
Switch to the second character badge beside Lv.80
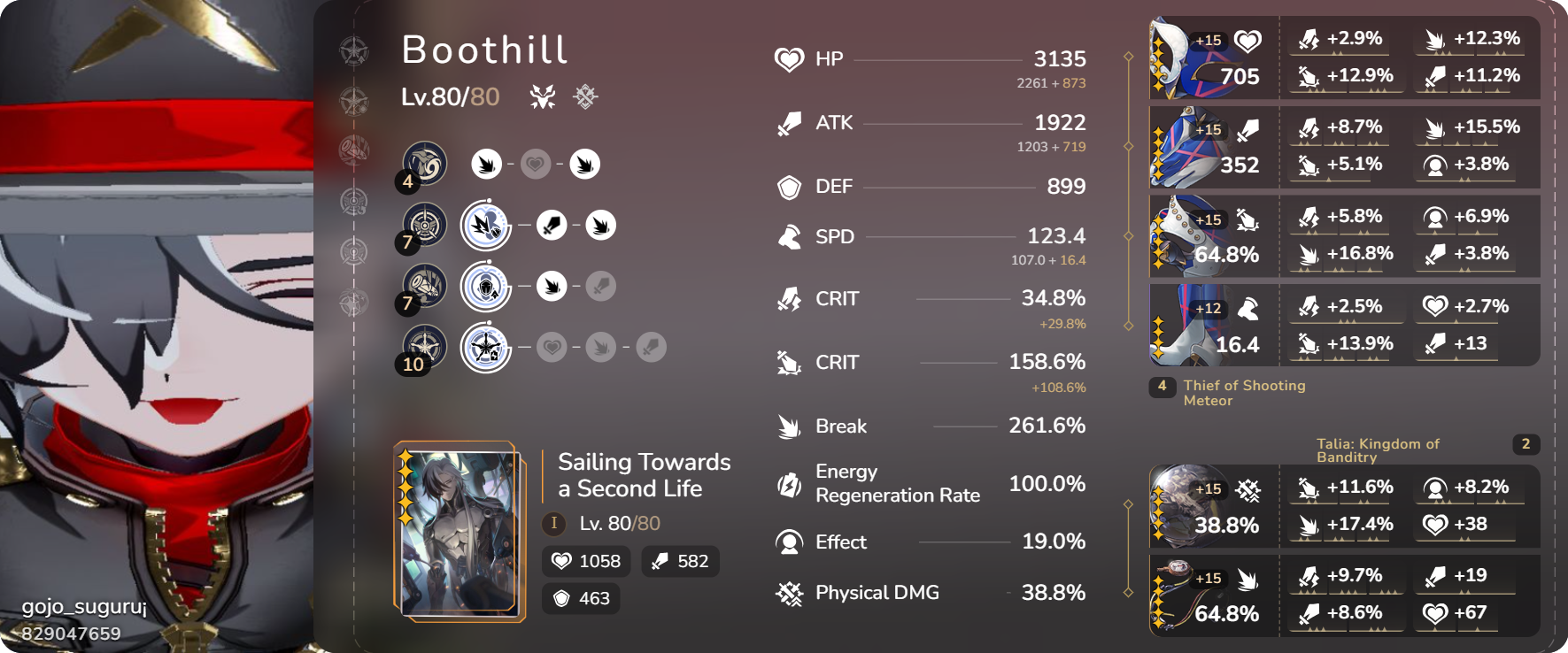tap(583, 97)
